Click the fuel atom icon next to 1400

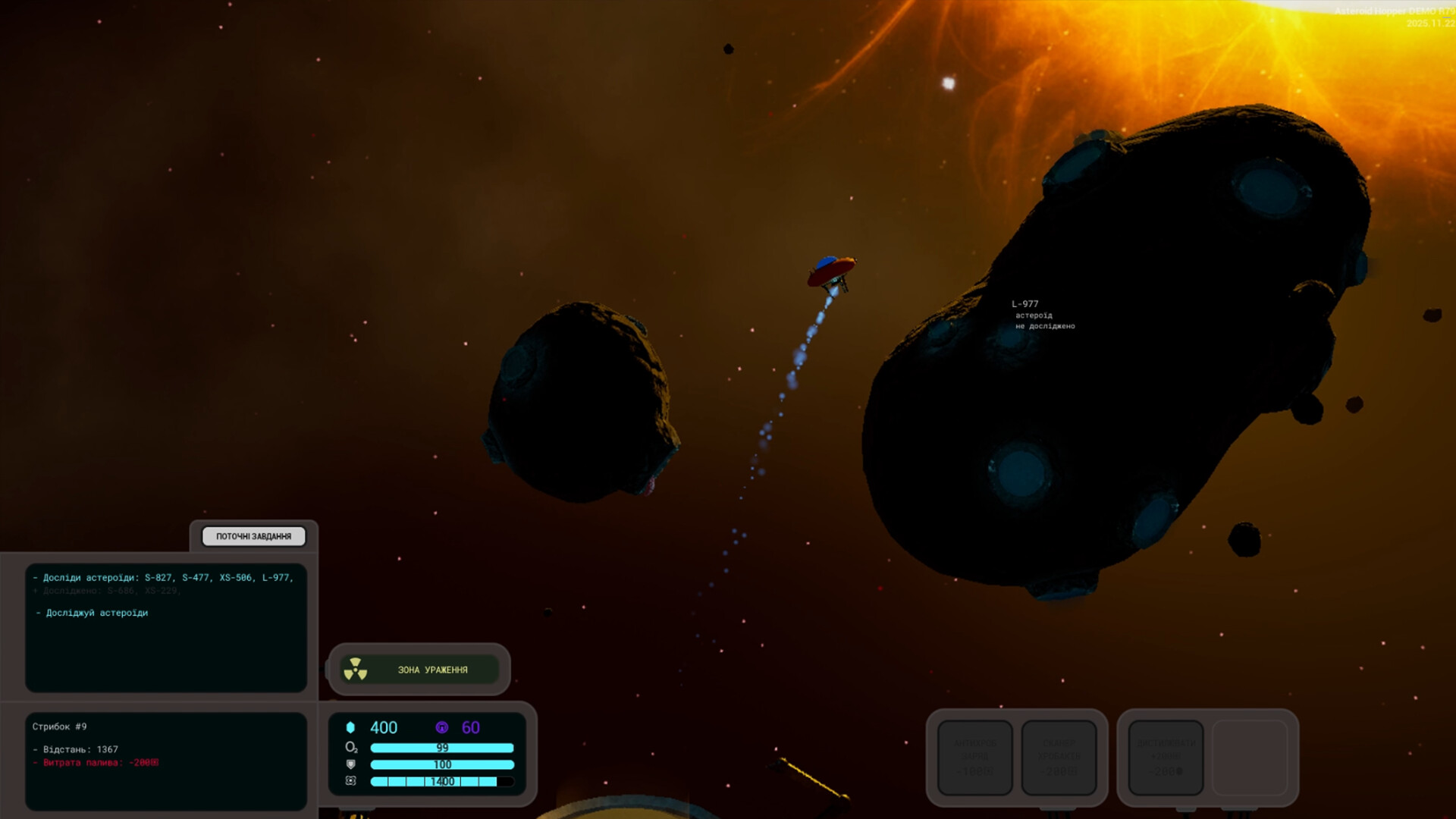350,783
